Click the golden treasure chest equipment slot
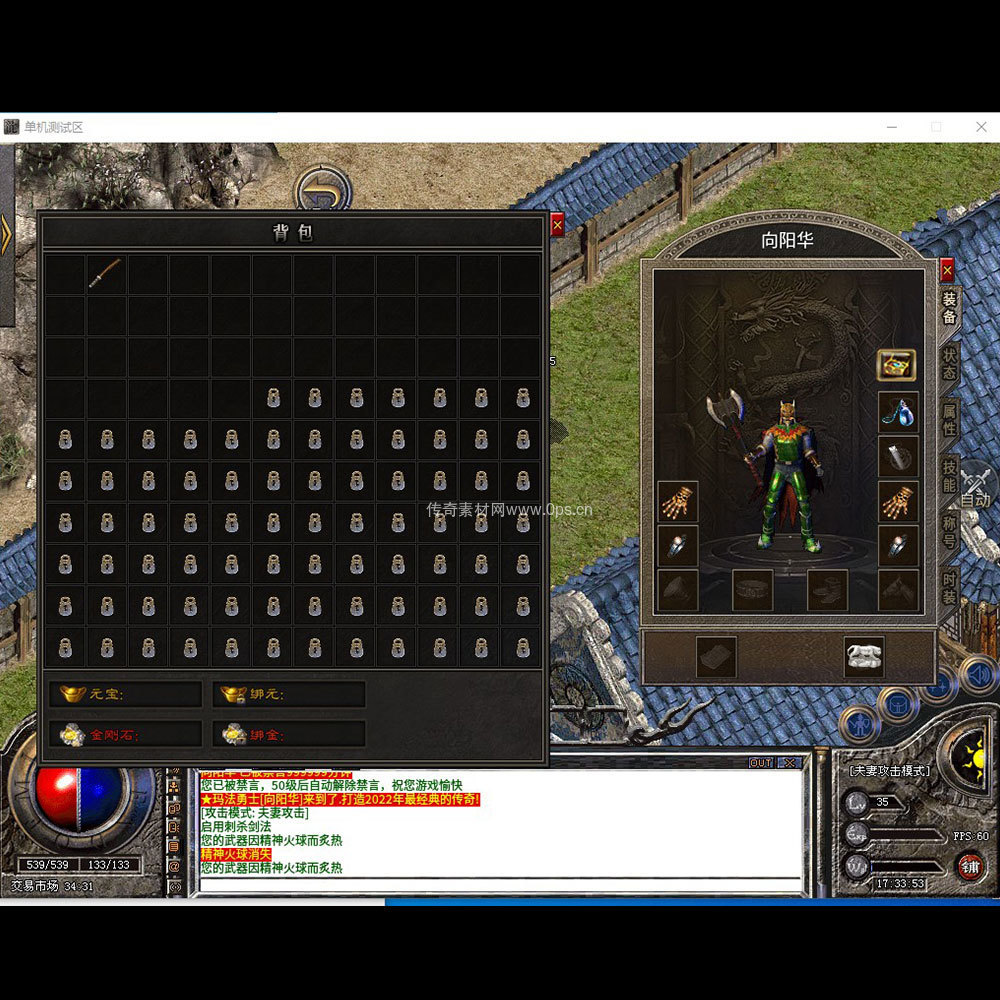 pos(897,365)
